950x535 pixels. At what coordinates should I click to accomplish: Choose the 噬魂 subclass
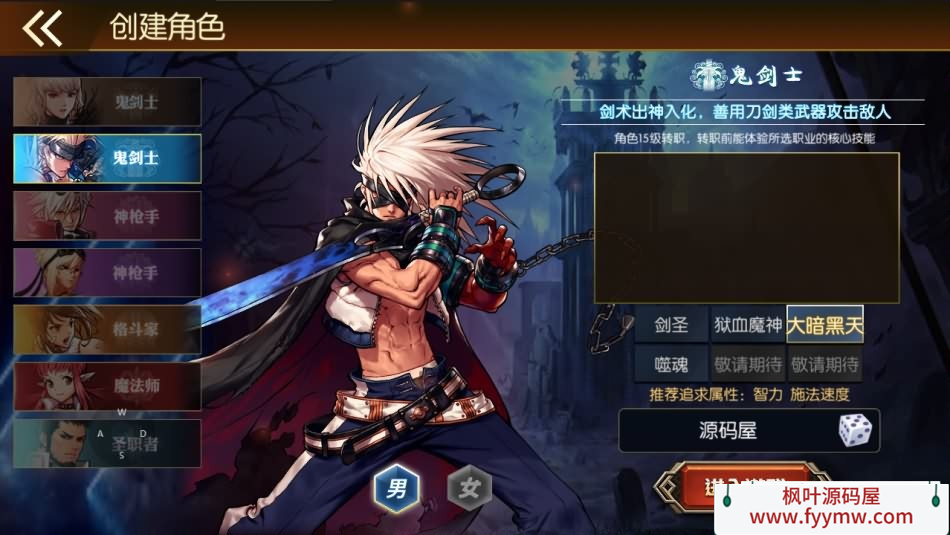tap(671, 365)
